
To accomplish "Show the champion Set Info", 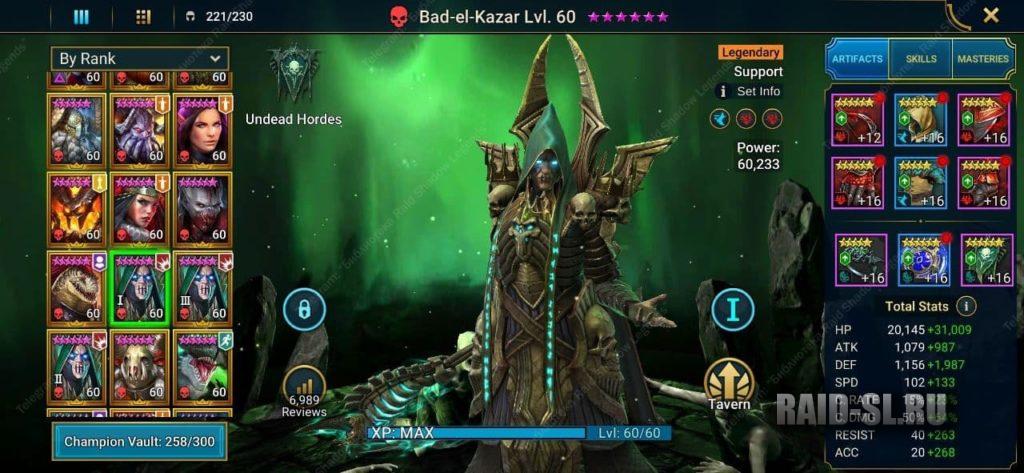I will (750, 91).
